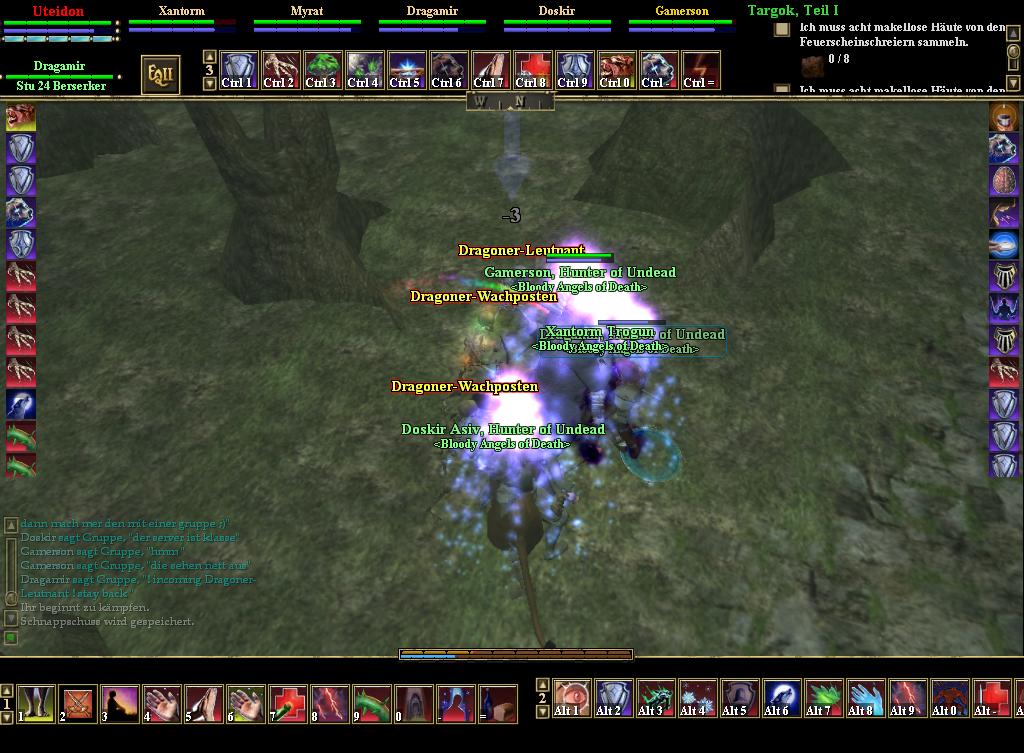Click the green chat options button
The height and width of the screenshot is (753, 1024).
click(x=11, y=637)
